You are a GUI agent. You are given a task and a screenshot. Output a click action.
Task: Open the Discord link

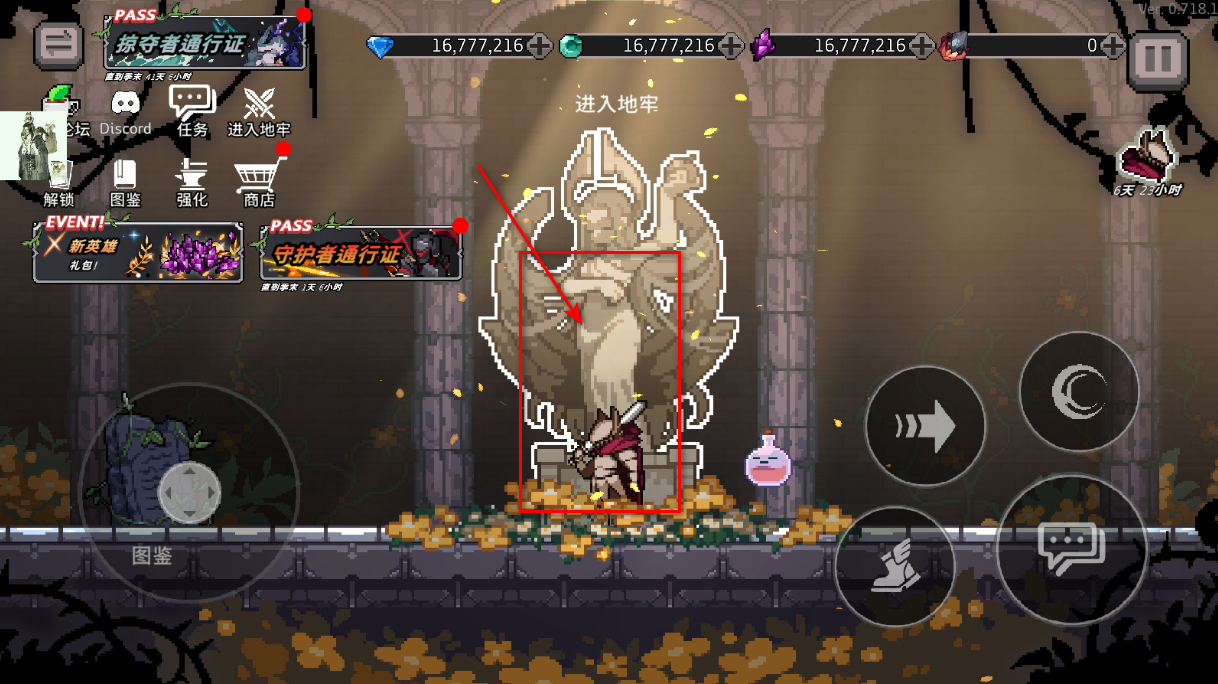click(x=125, y=108)
